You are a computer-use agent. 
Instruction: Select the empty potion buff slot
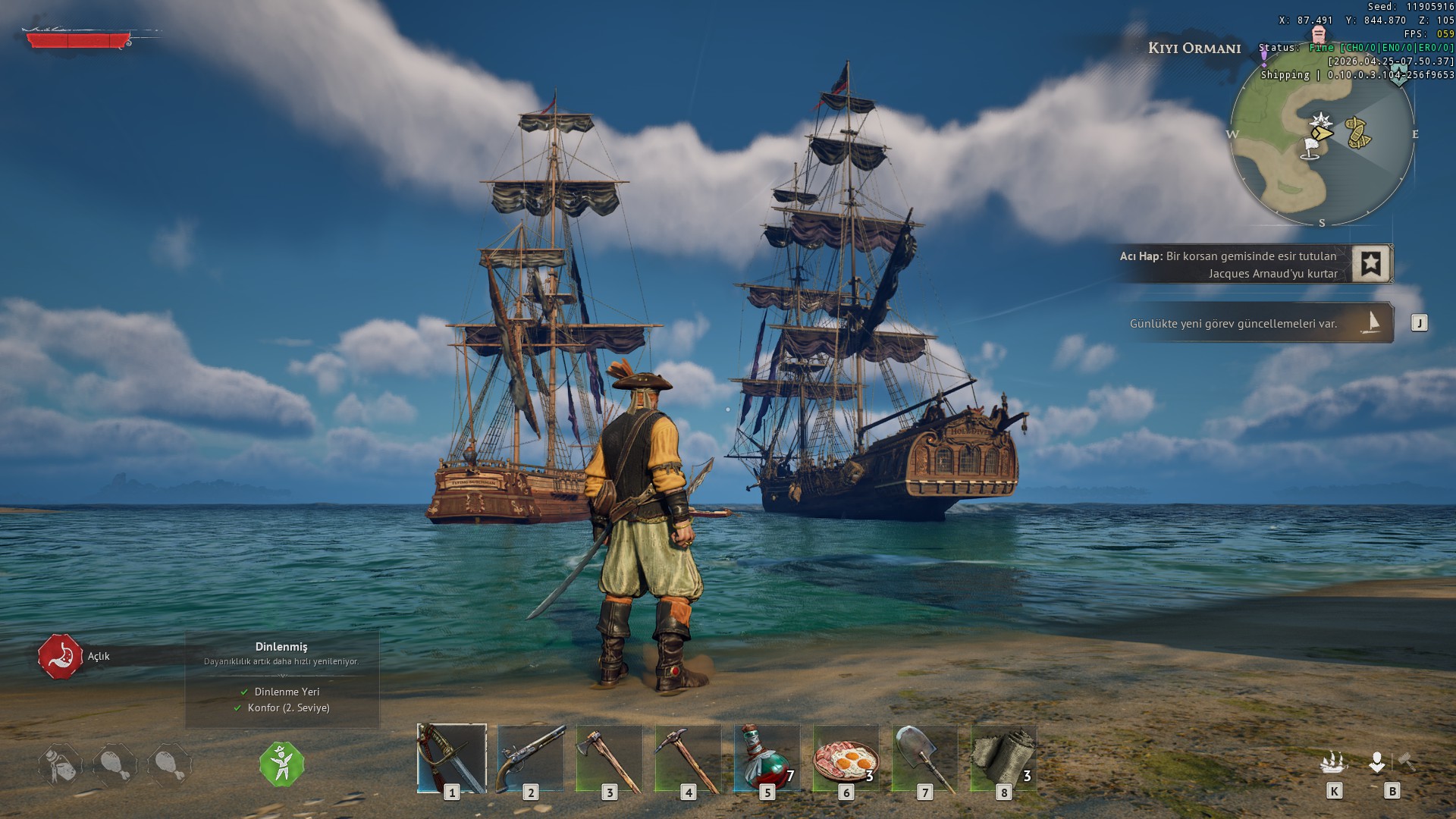[61, 764]
